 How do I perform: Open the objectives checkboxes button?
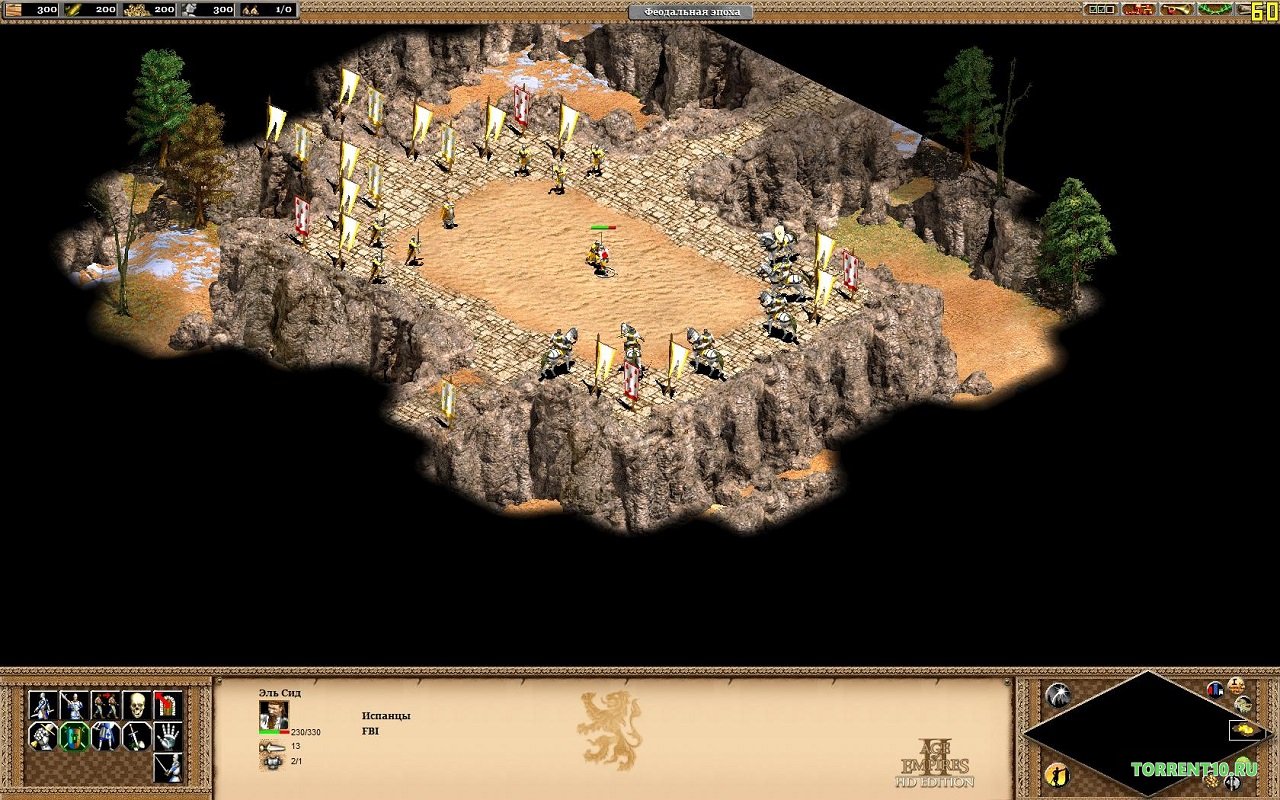(x=1101, y=9)
